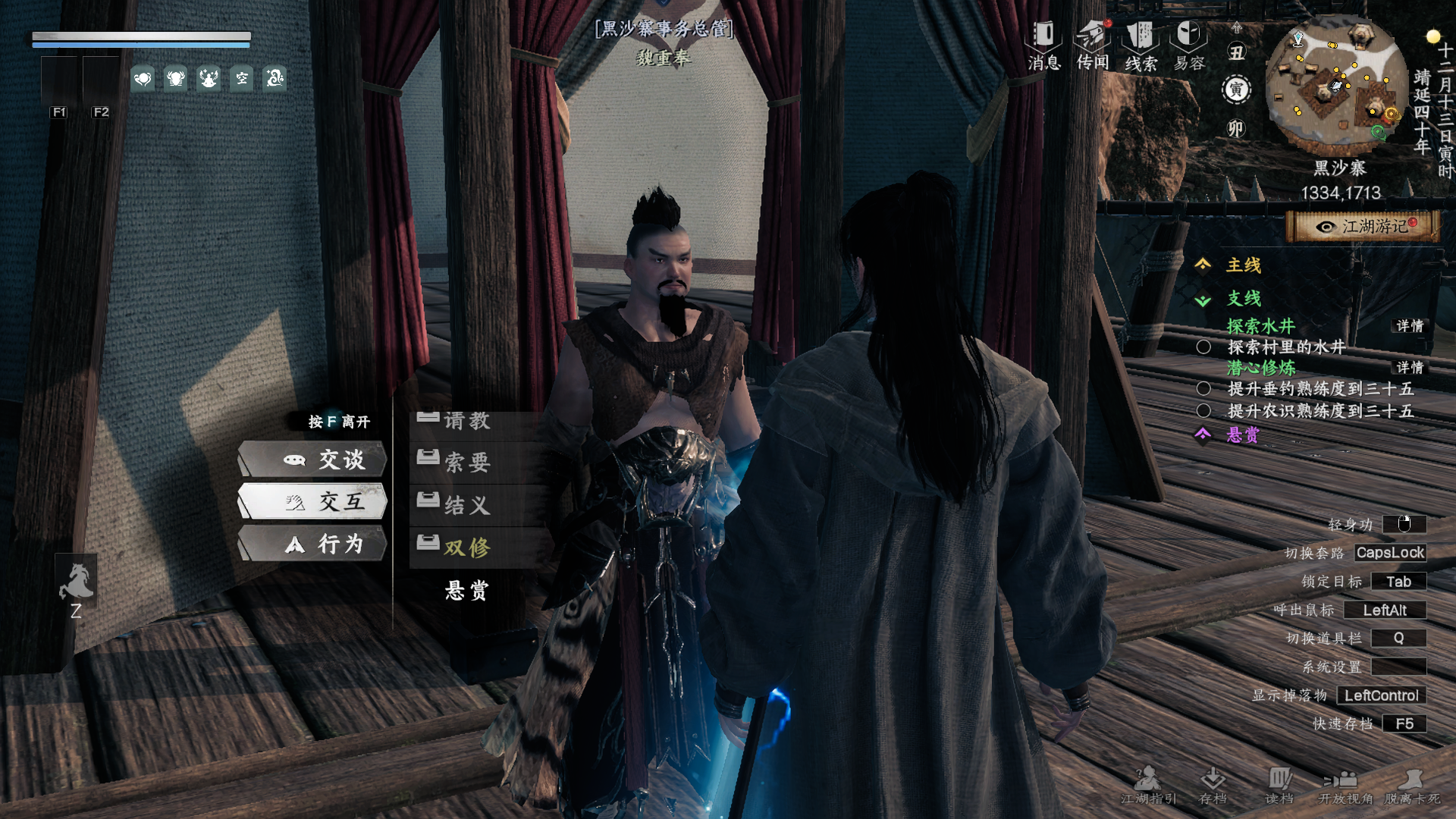Open the 传闻 rumors panel
Image resolution: width=1456 pixels, height=819 pixels.
(1093, 45)
